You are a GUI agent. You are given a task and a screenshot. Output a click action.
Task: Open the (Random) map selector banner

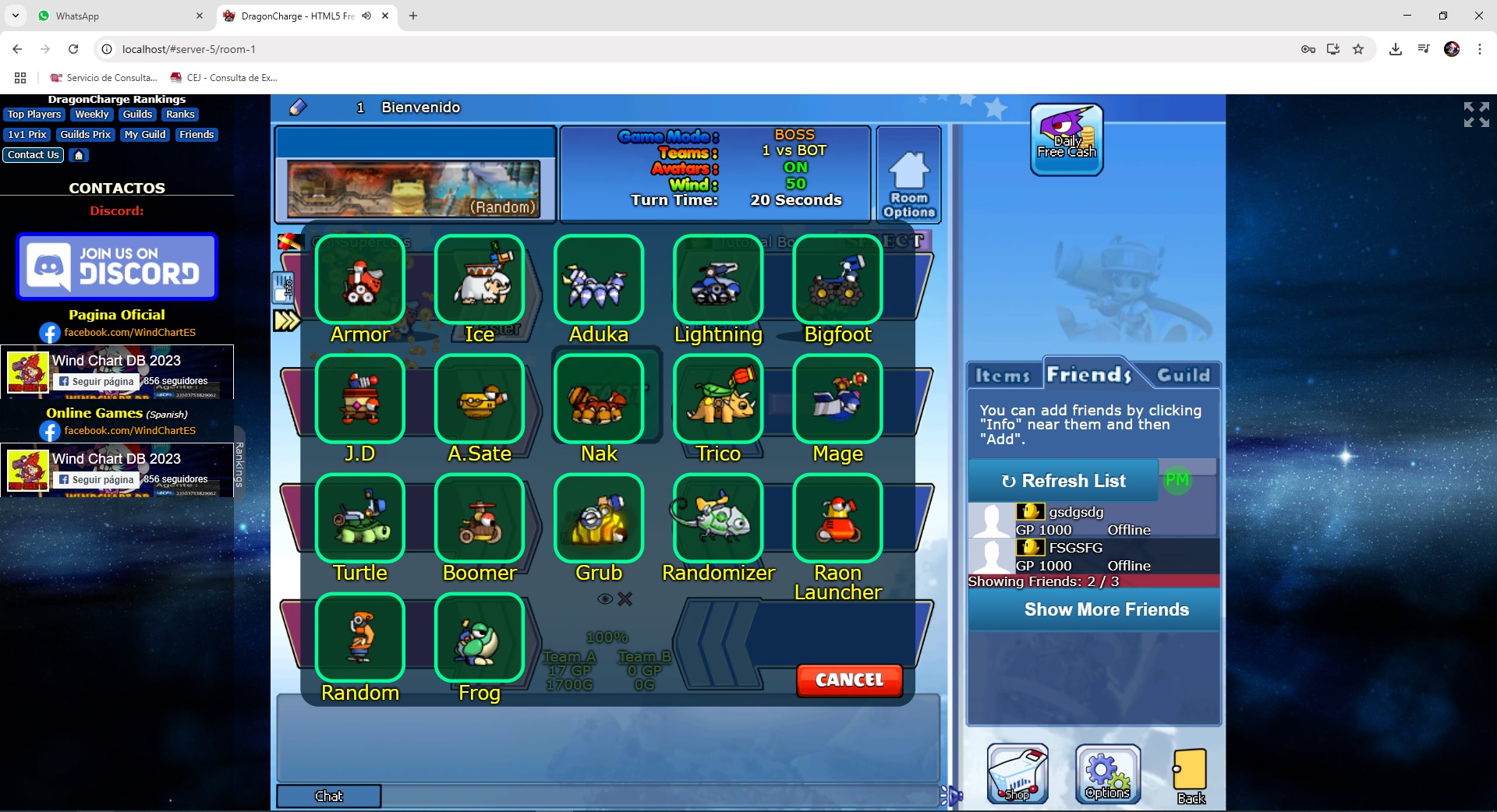click(415, 189)
